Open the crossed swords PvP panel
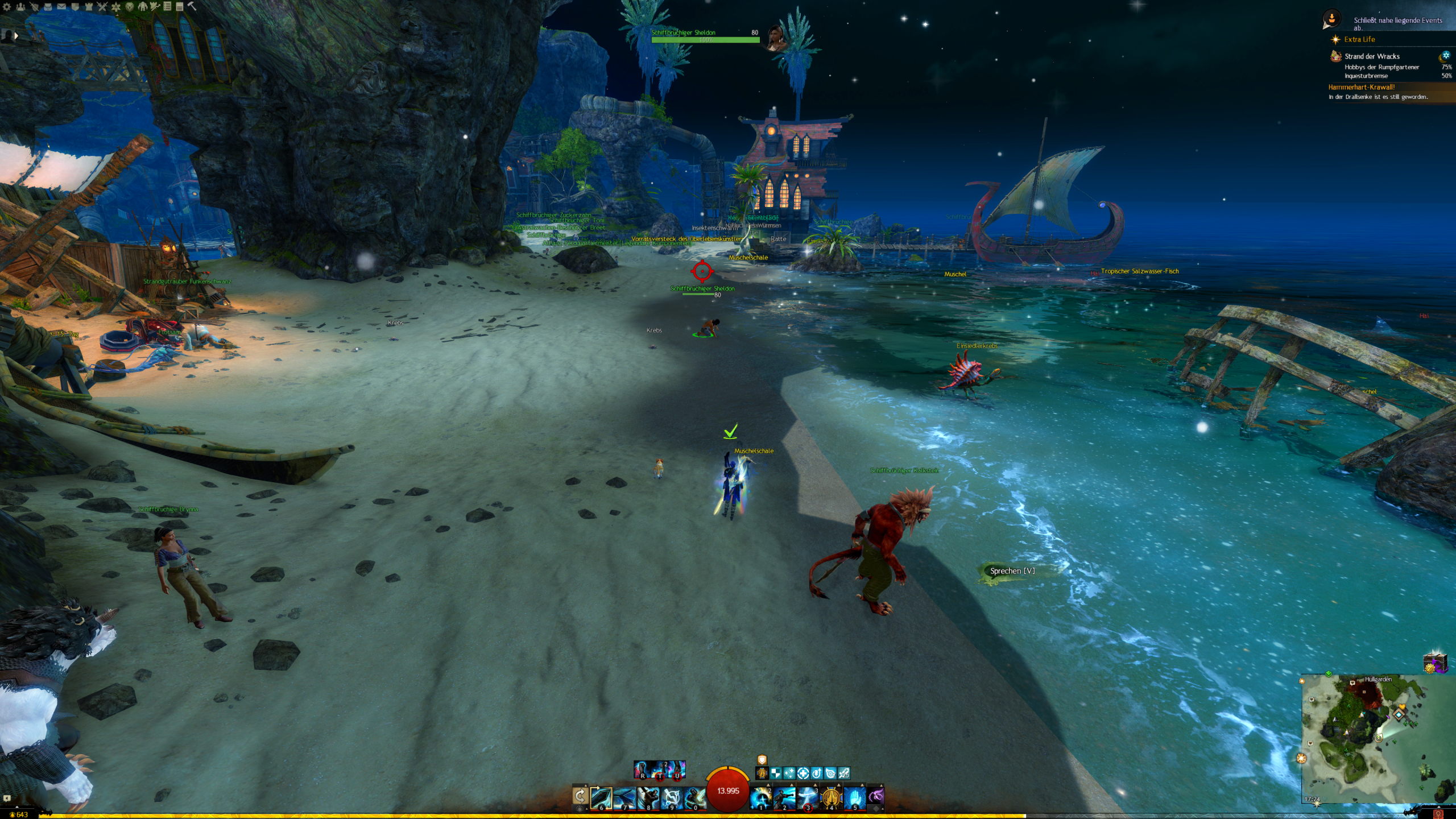Screen dimensions: 1456x819 (102, 7)
